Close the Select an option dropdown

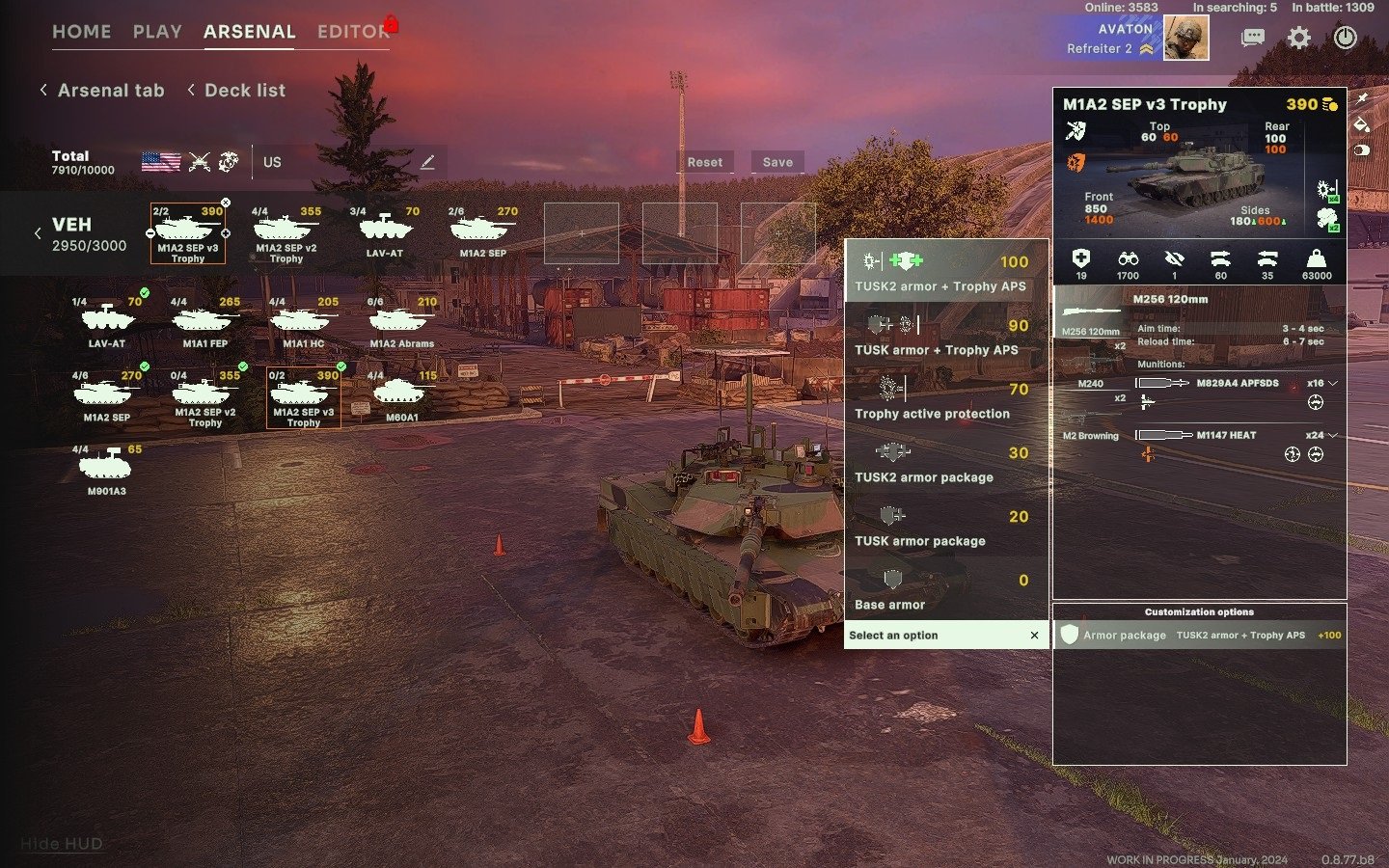[1034, 636]
